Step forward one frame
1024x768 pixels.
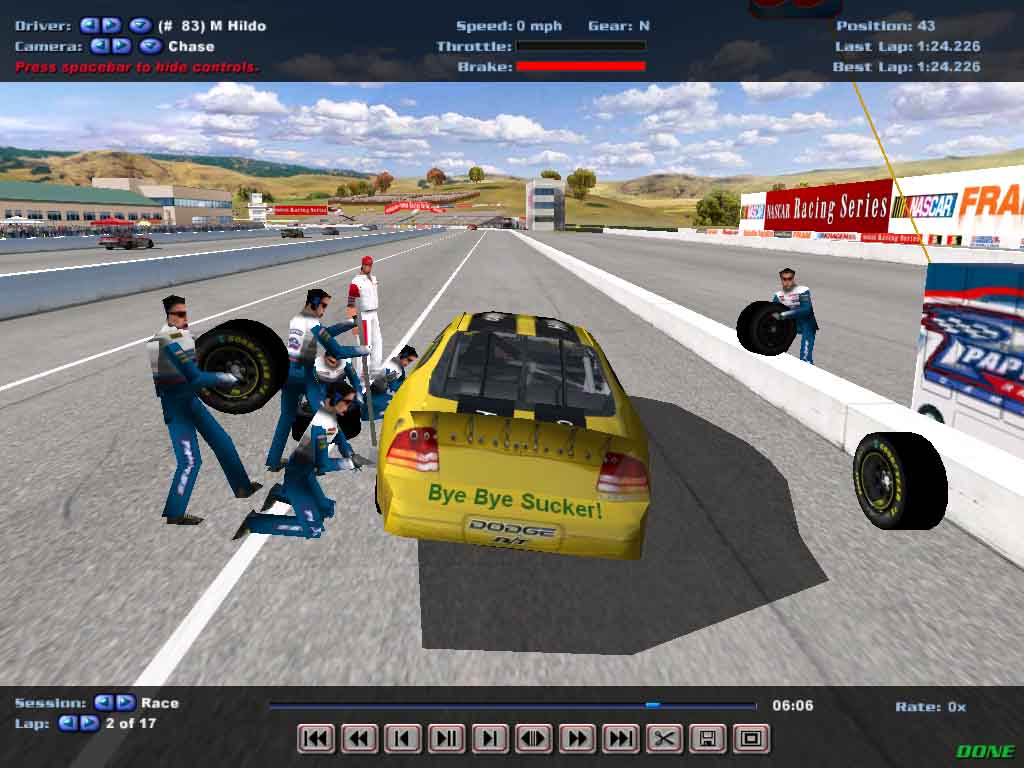(489, 739)
